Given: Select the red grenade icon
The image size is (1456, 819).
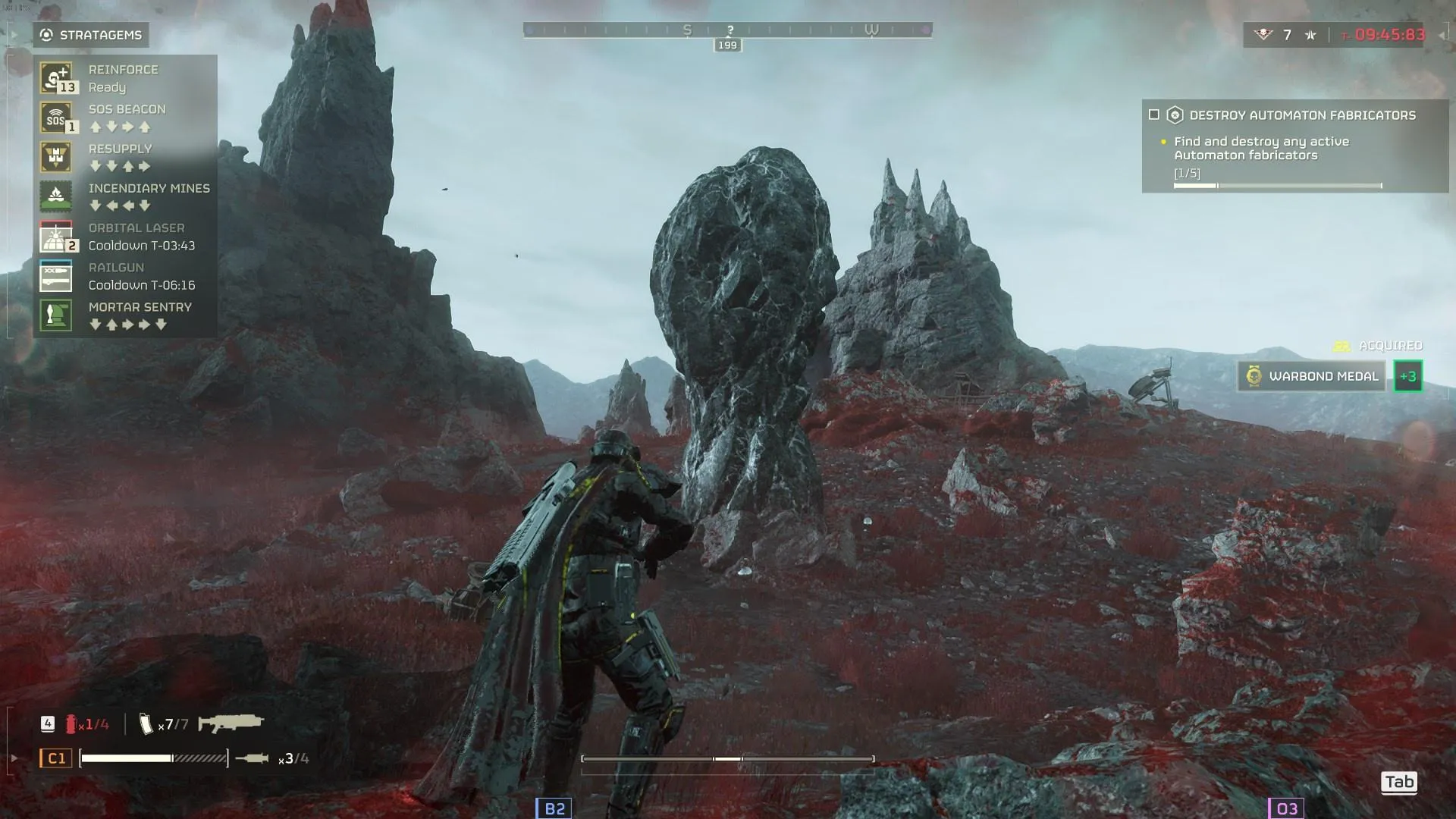Looking at the screenshot, I should coord(71,724).
